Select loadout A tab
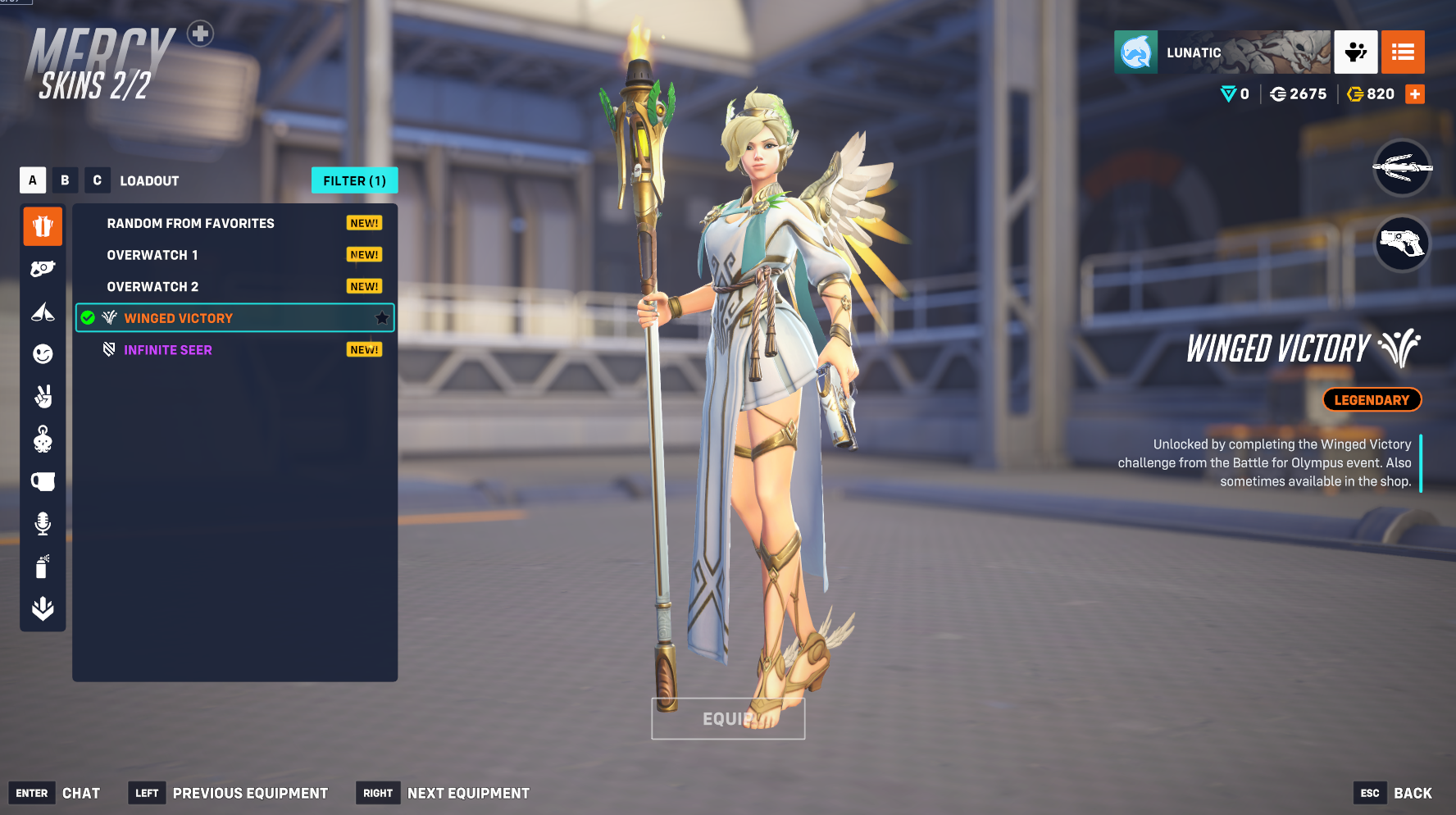Image resolution: width=1456 pixels, height=815 pixels. click(33, 180)
